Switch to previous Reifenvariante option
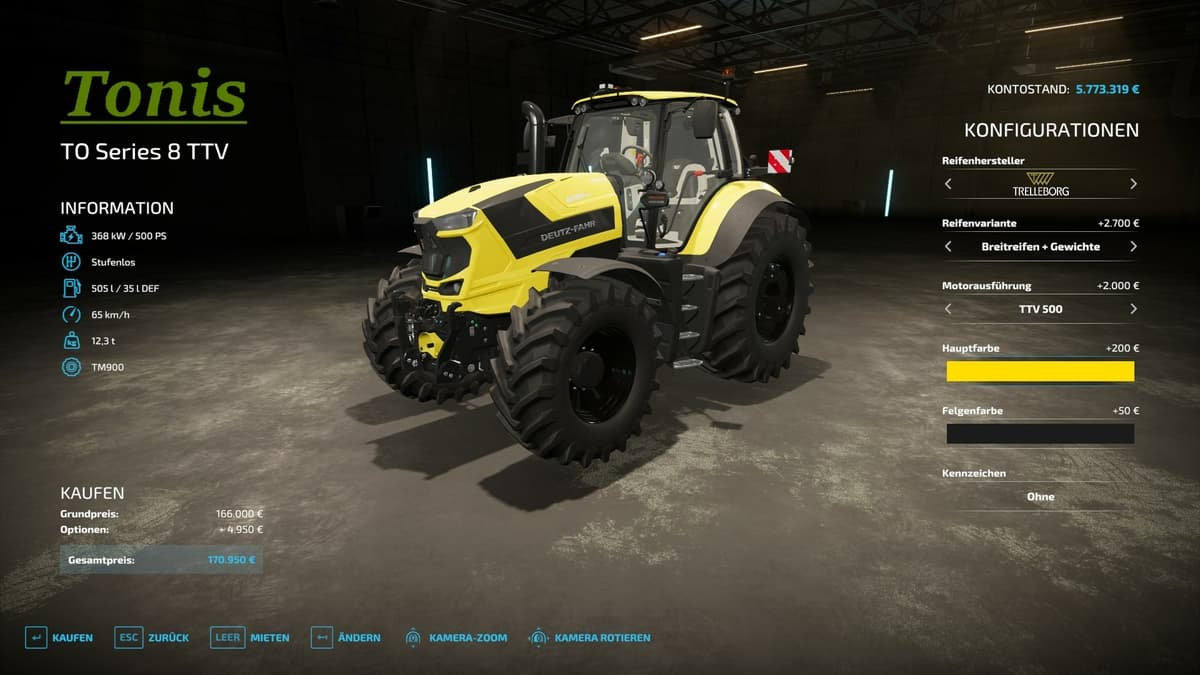 pyautogui.click(x=948, y=246)
